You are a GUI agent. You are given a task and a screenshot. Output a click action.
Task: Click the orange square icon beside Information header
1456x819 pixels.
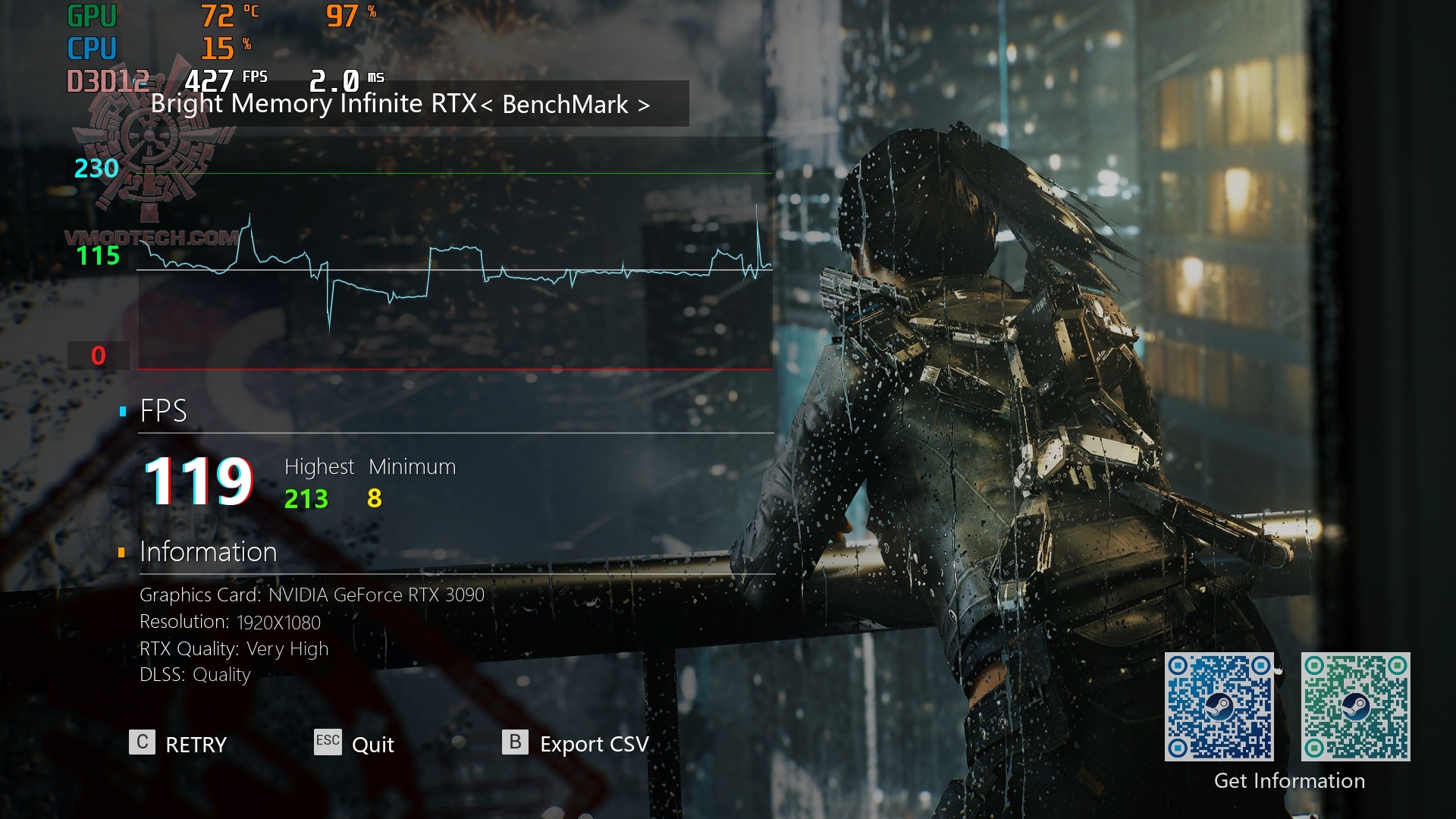[121, 553]
